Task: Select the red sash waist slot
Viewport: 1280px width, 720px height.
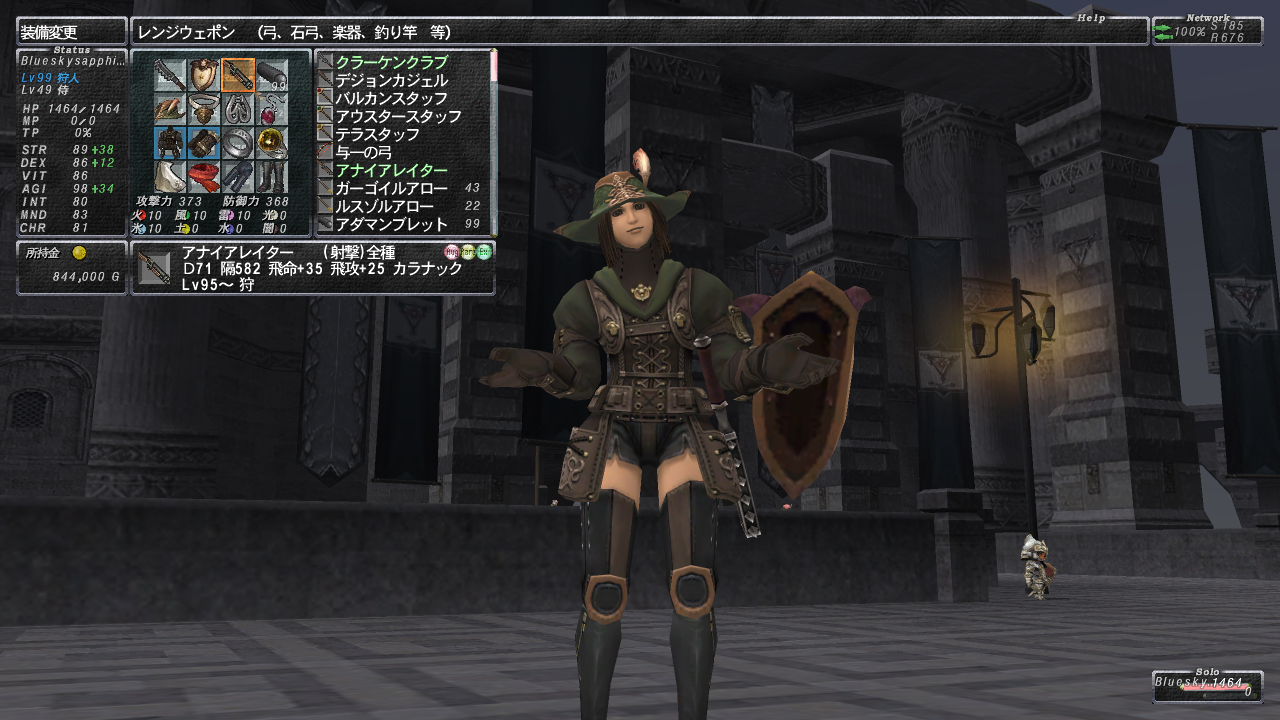Action: coord(203,177)
